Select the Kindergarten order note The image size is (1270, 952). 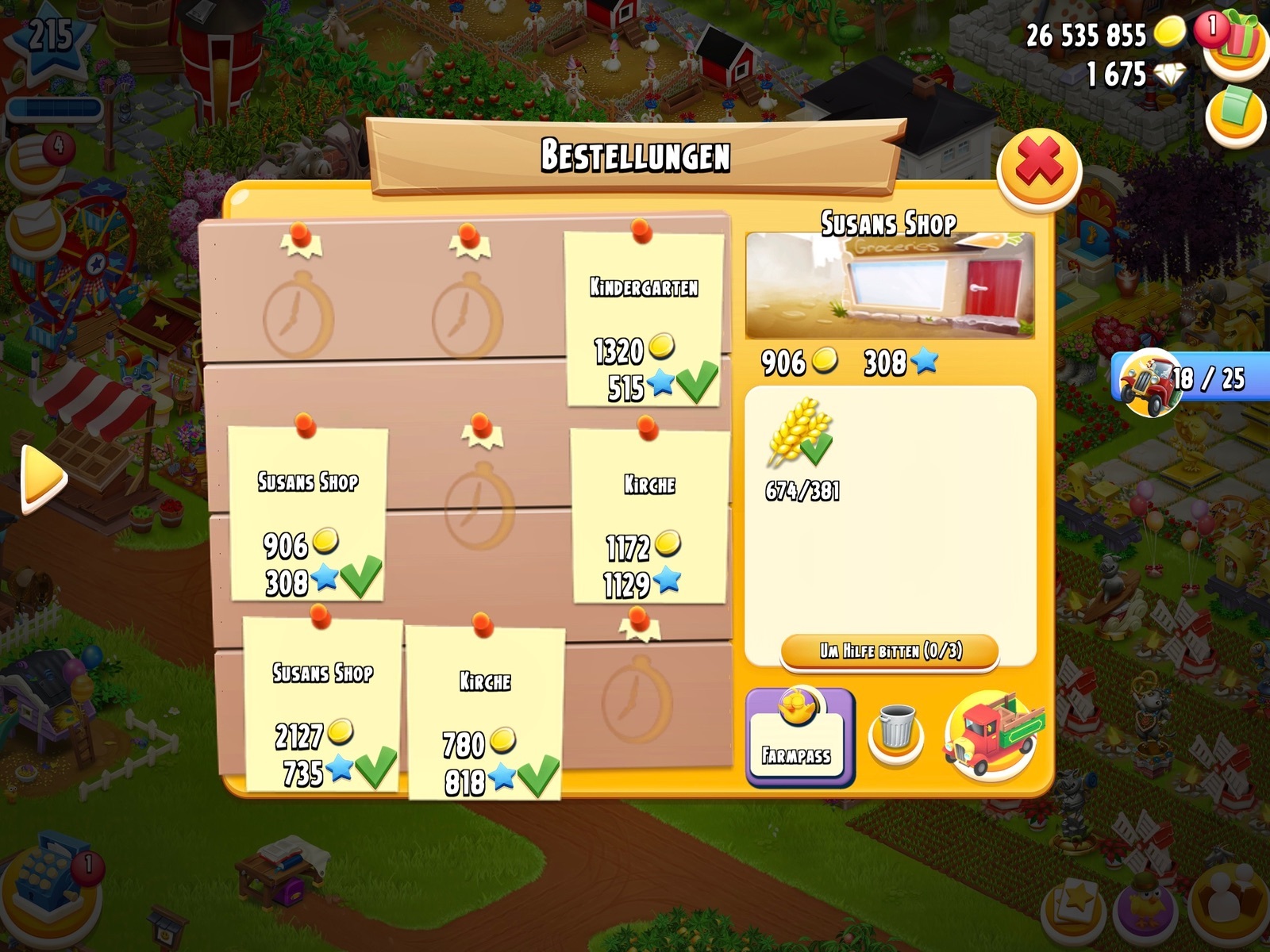644,319
